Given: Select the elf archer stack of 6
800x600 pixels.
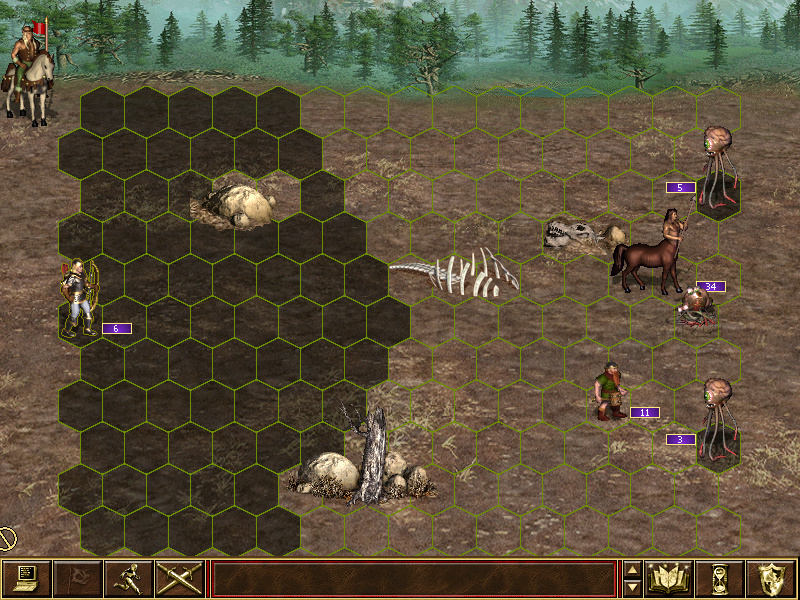Looking at the screenshot, I should pos(78,298).
